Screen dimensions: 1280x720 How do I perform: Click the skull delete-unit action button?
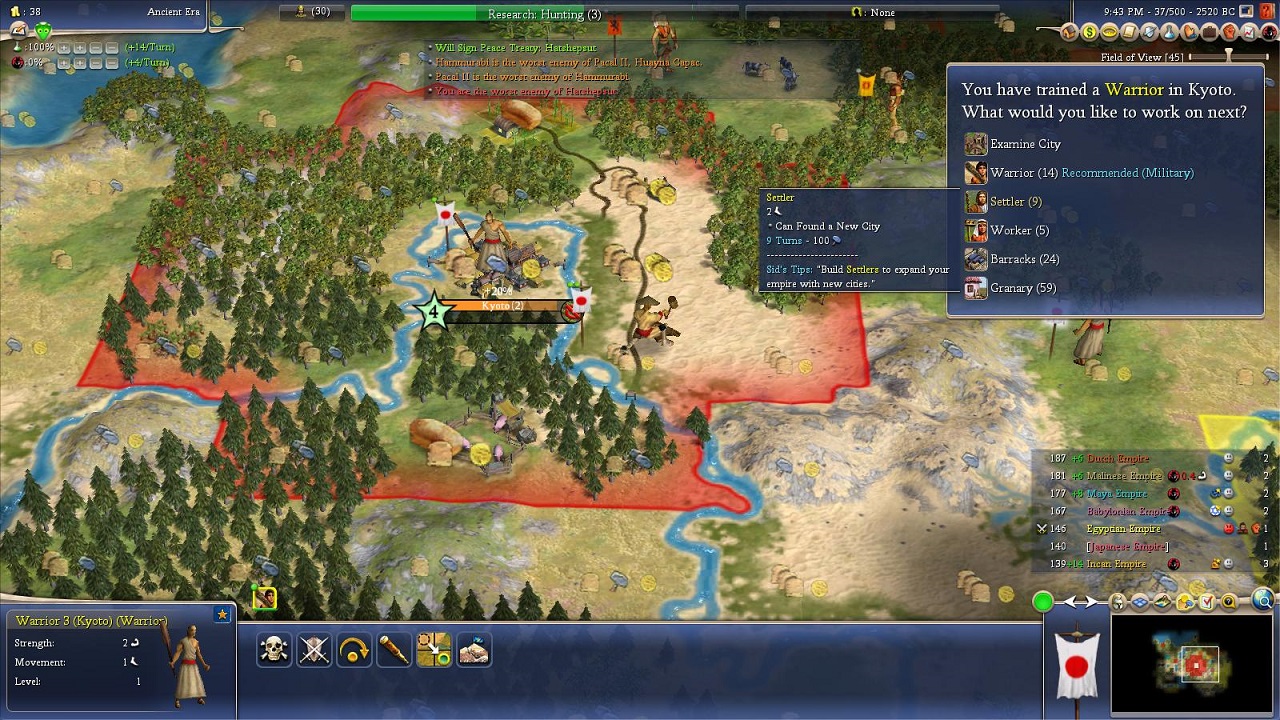(x=274, y=650)
